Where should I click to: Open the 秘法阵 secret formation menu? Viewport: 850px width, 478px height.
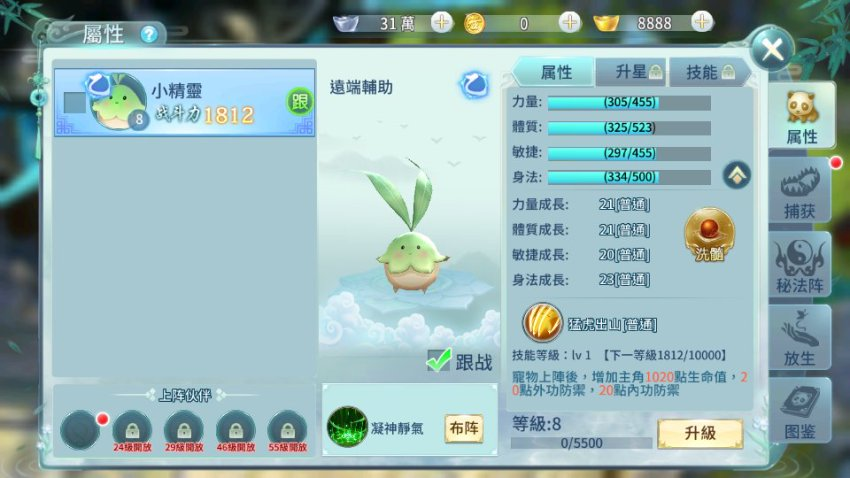801,265
